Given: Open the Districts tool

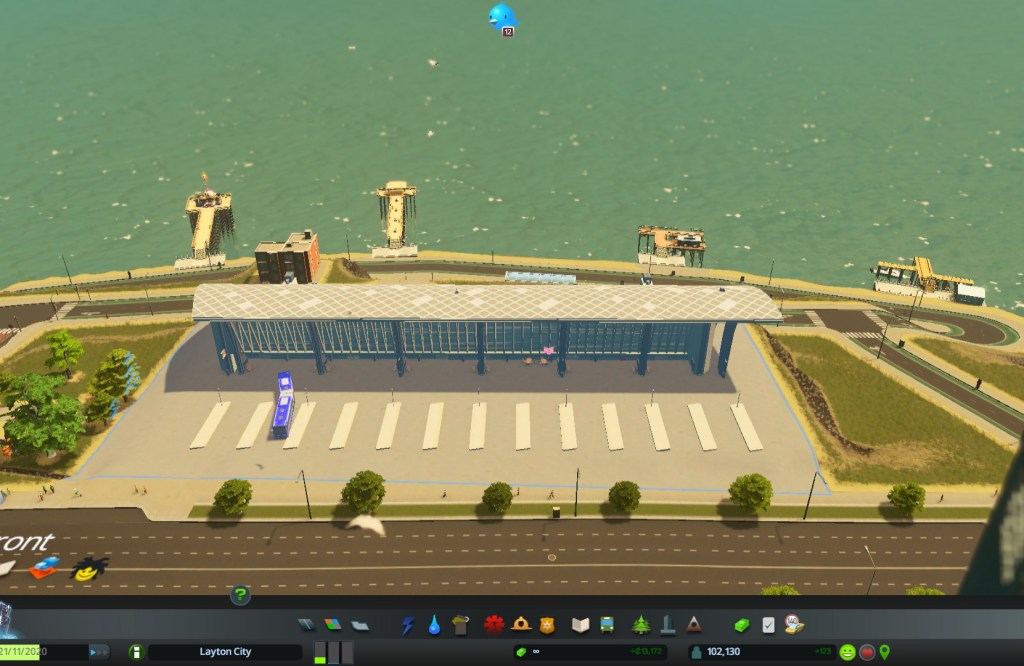Looking at the screenshot, I should (x=359, y=625).
